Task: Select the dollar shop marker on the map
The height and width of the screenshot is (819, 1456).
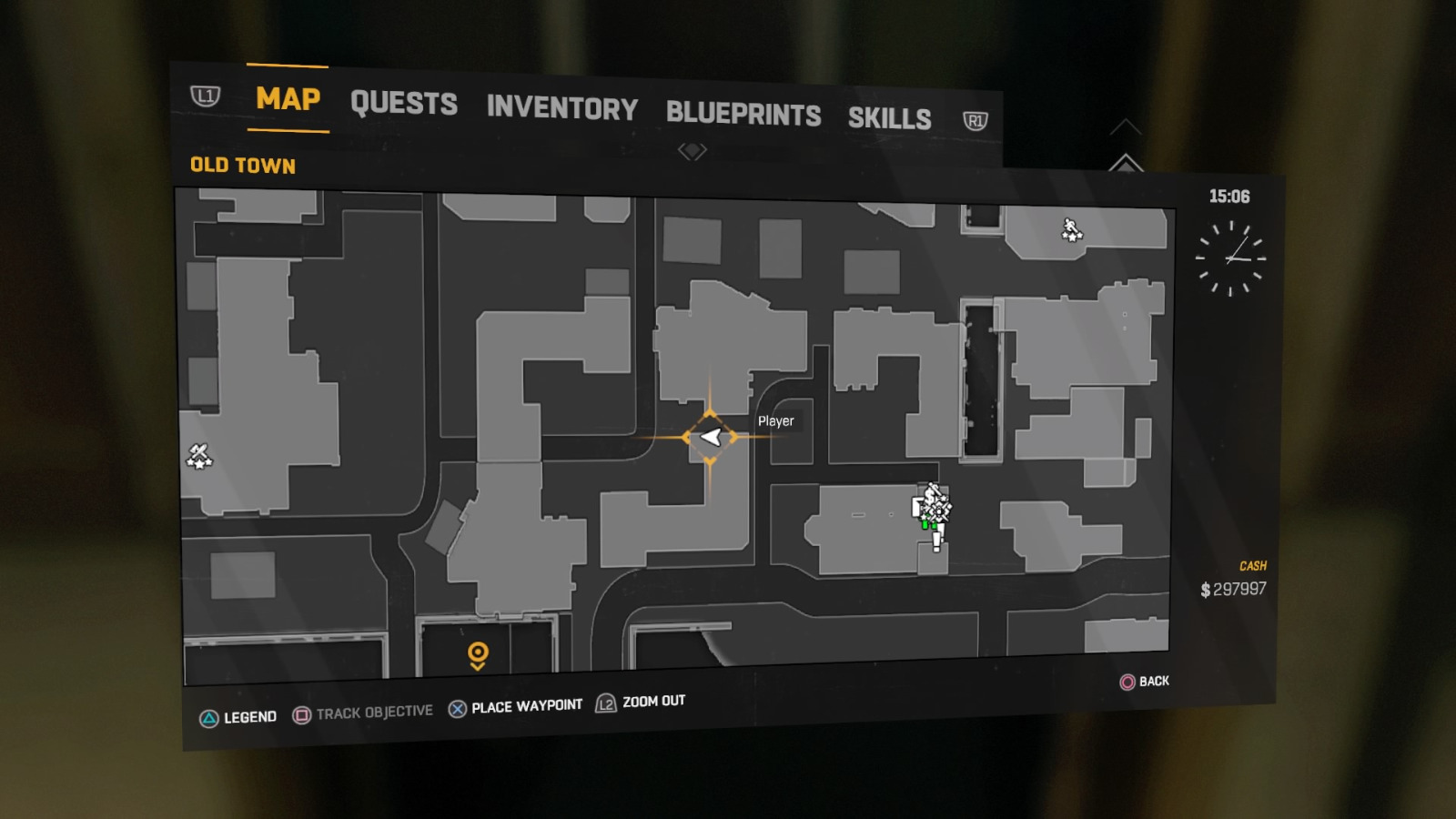Action: pyautogui.click(x=930, y=496)
